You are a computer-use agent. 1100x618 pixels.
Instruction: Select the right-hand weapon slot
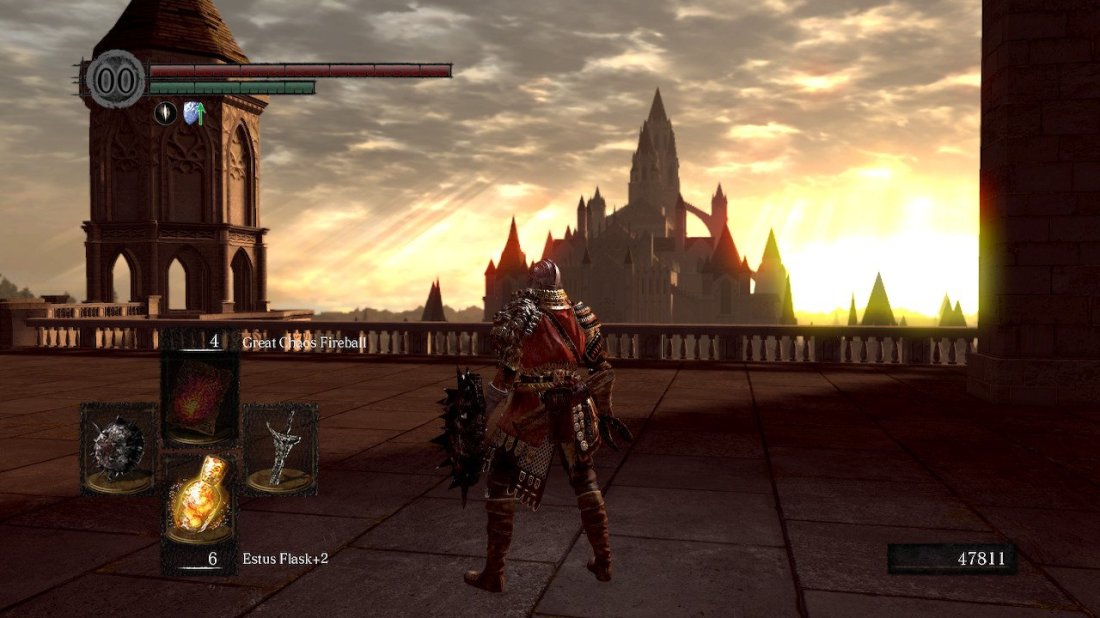280,448
